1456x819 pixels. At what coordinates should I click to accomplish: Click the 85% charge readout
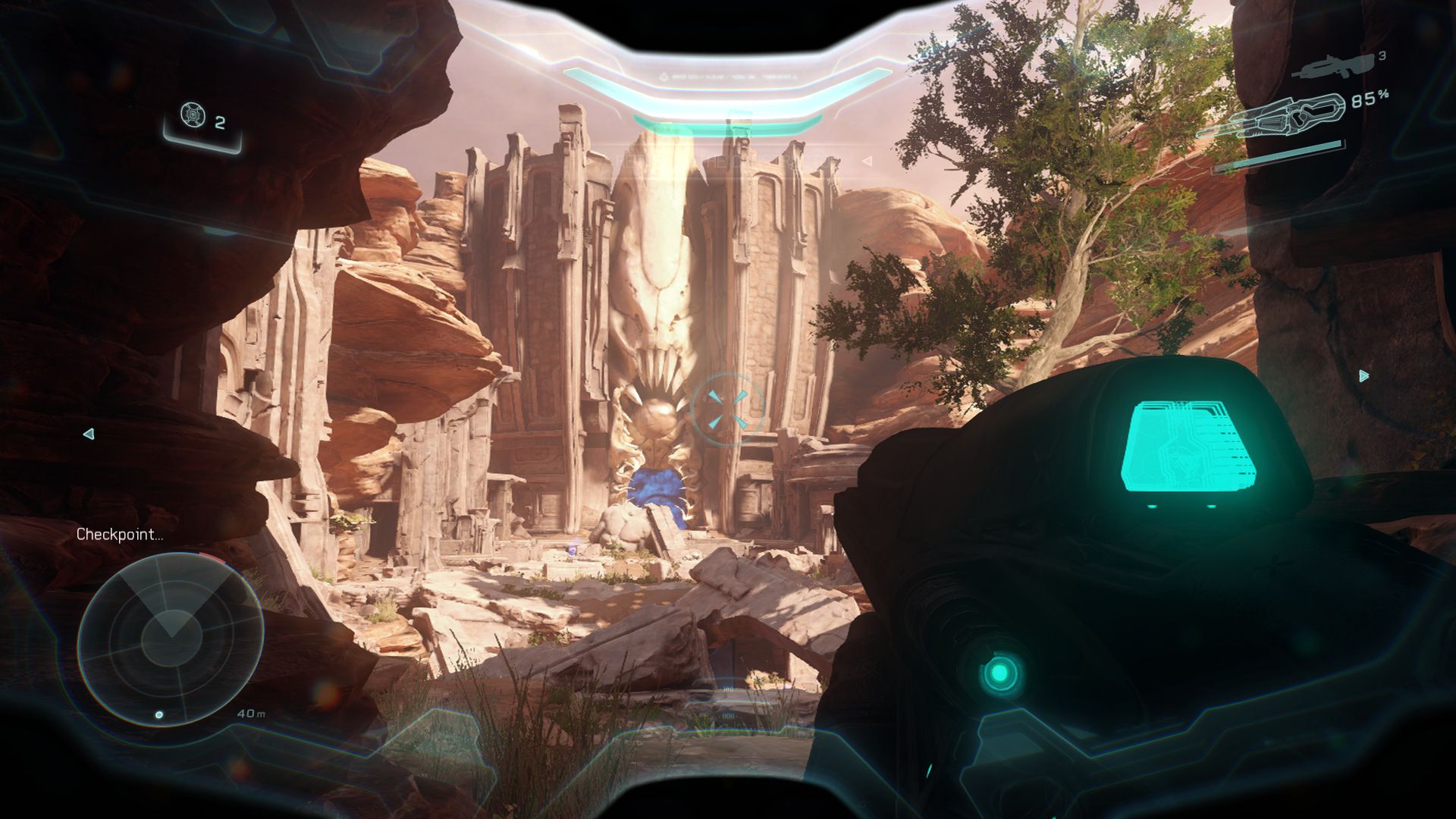(1369, 99)
